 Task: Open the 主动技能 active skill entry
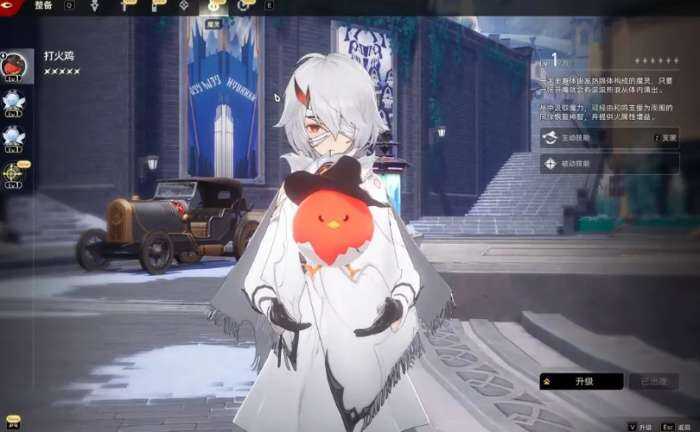609,138
